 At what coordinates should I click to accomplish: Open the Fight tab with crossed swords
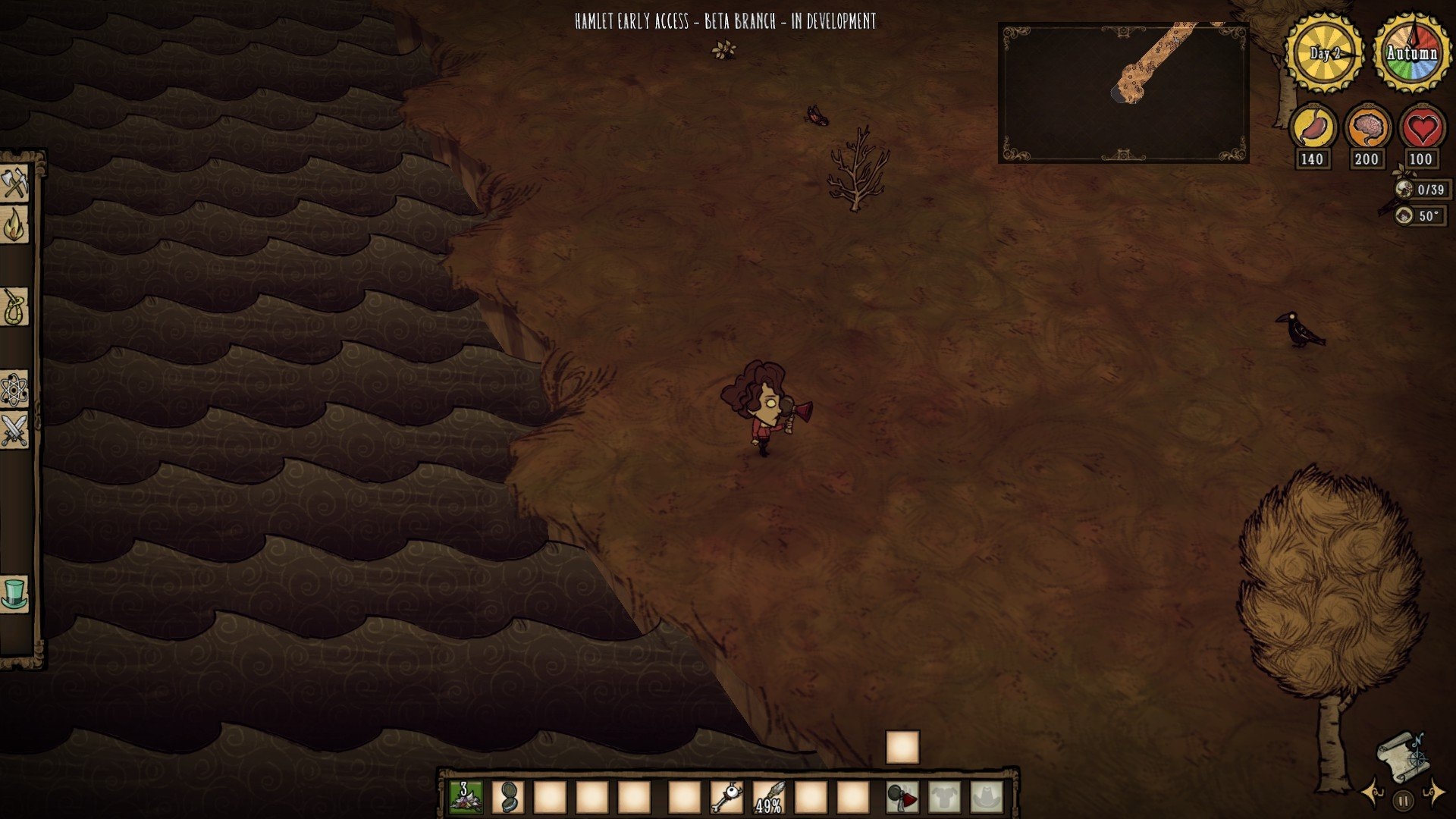[x=14, y=431]
